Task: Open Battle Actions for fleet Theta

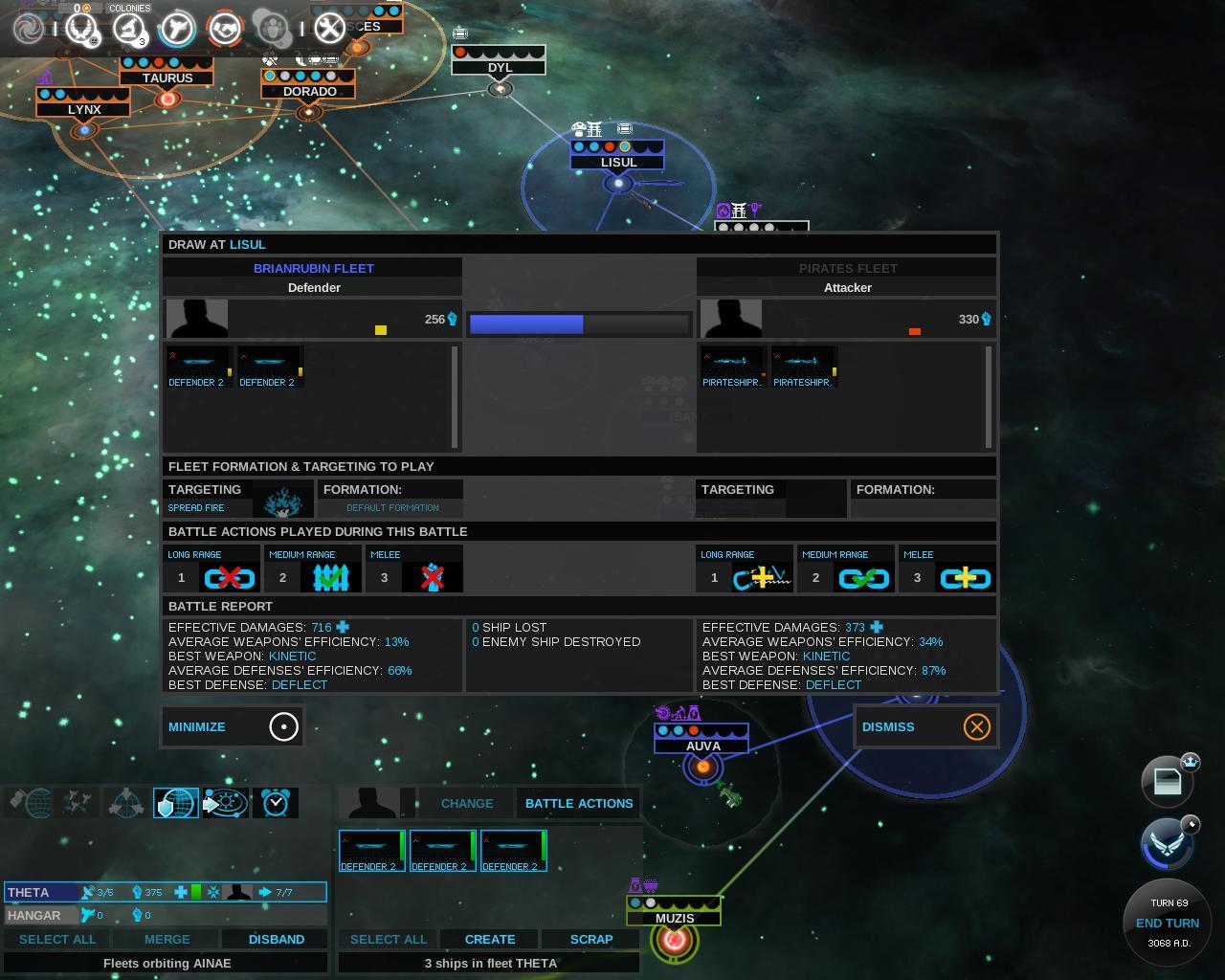Action: tap(578, 803)
